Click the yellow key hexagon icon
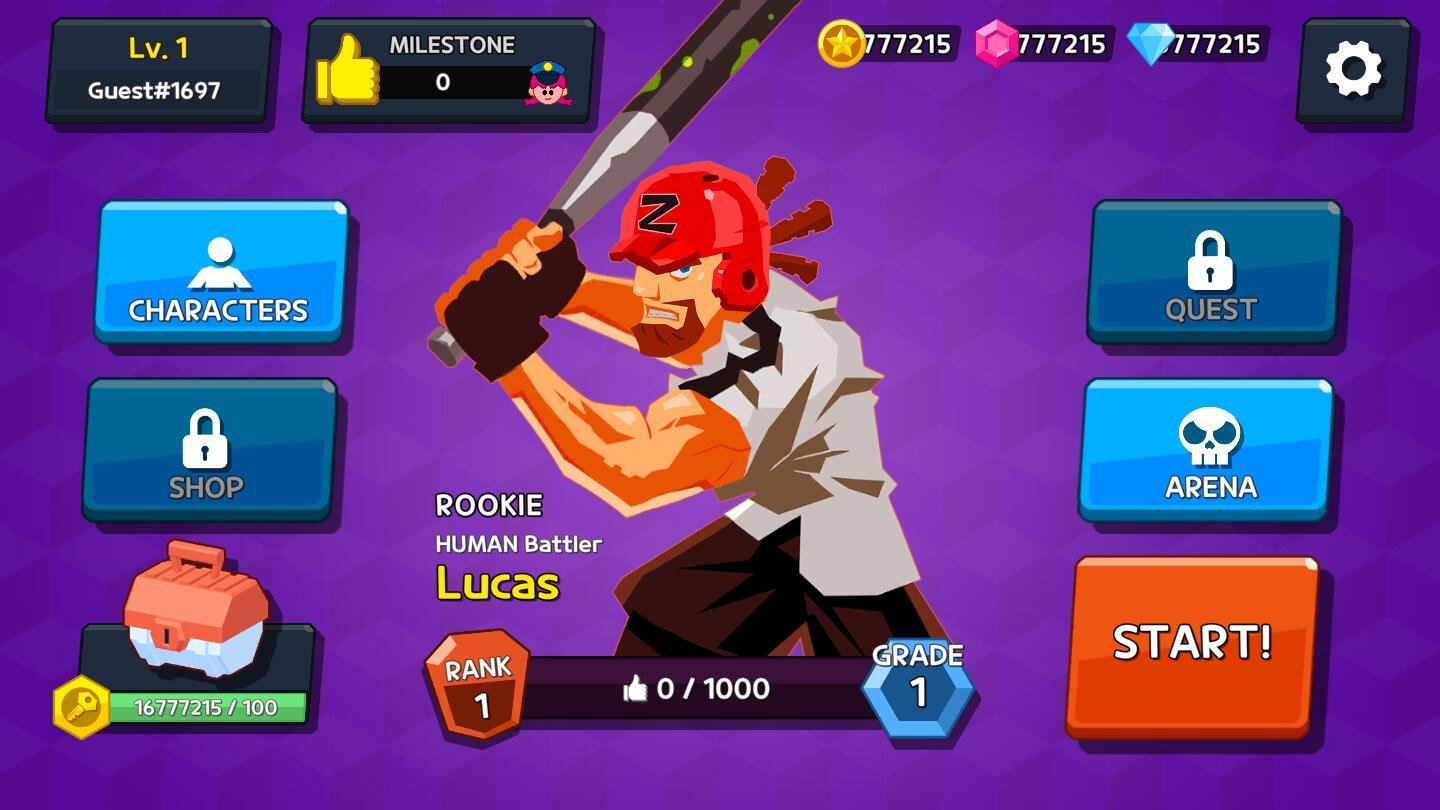 tap(81, 707)
